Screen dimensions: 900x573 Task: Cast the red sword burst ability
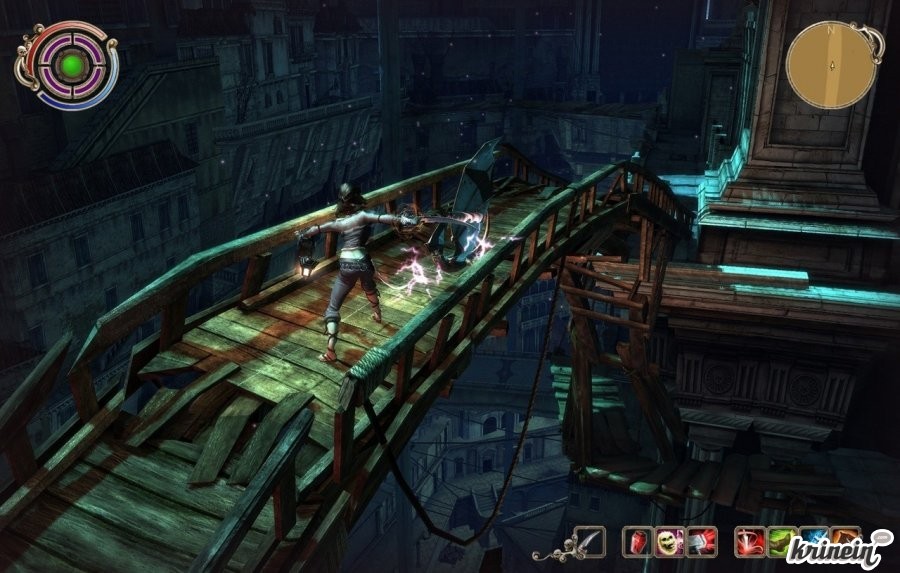tap(750, 541)
